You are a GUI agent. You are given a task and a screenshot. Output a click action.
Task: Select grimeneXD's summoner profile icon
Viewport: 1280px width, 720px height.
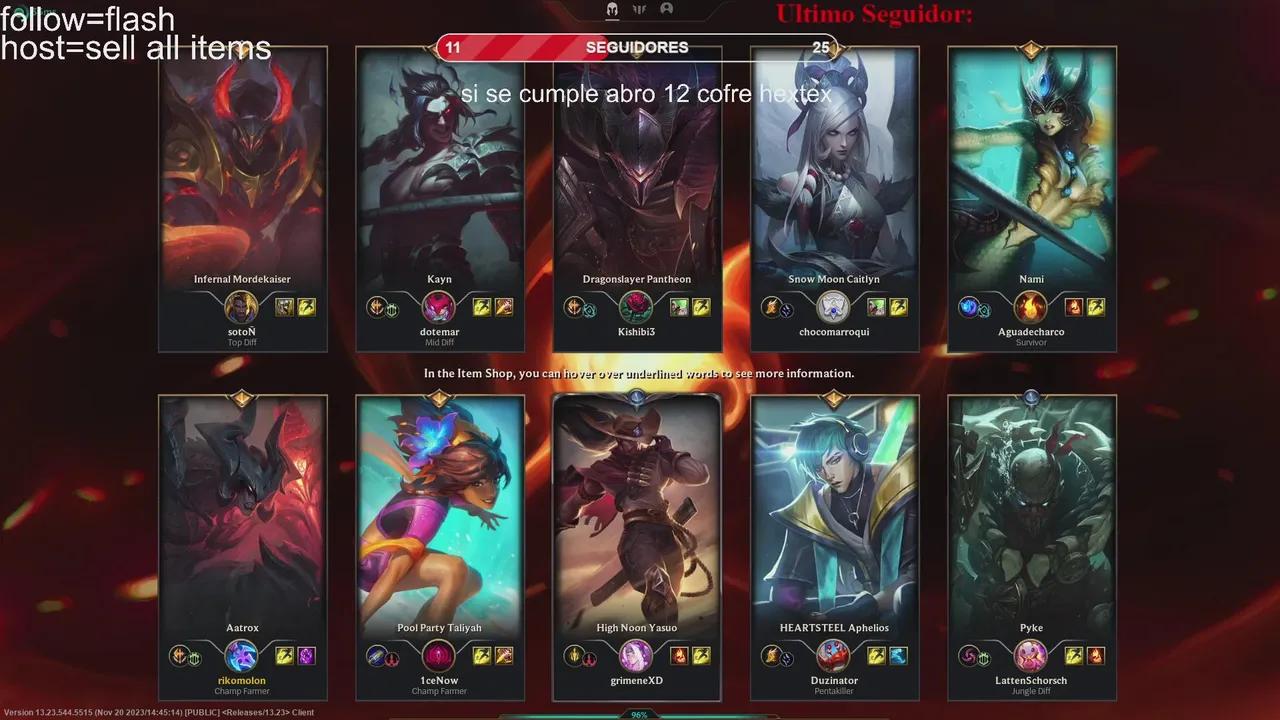tap(635, 656)
